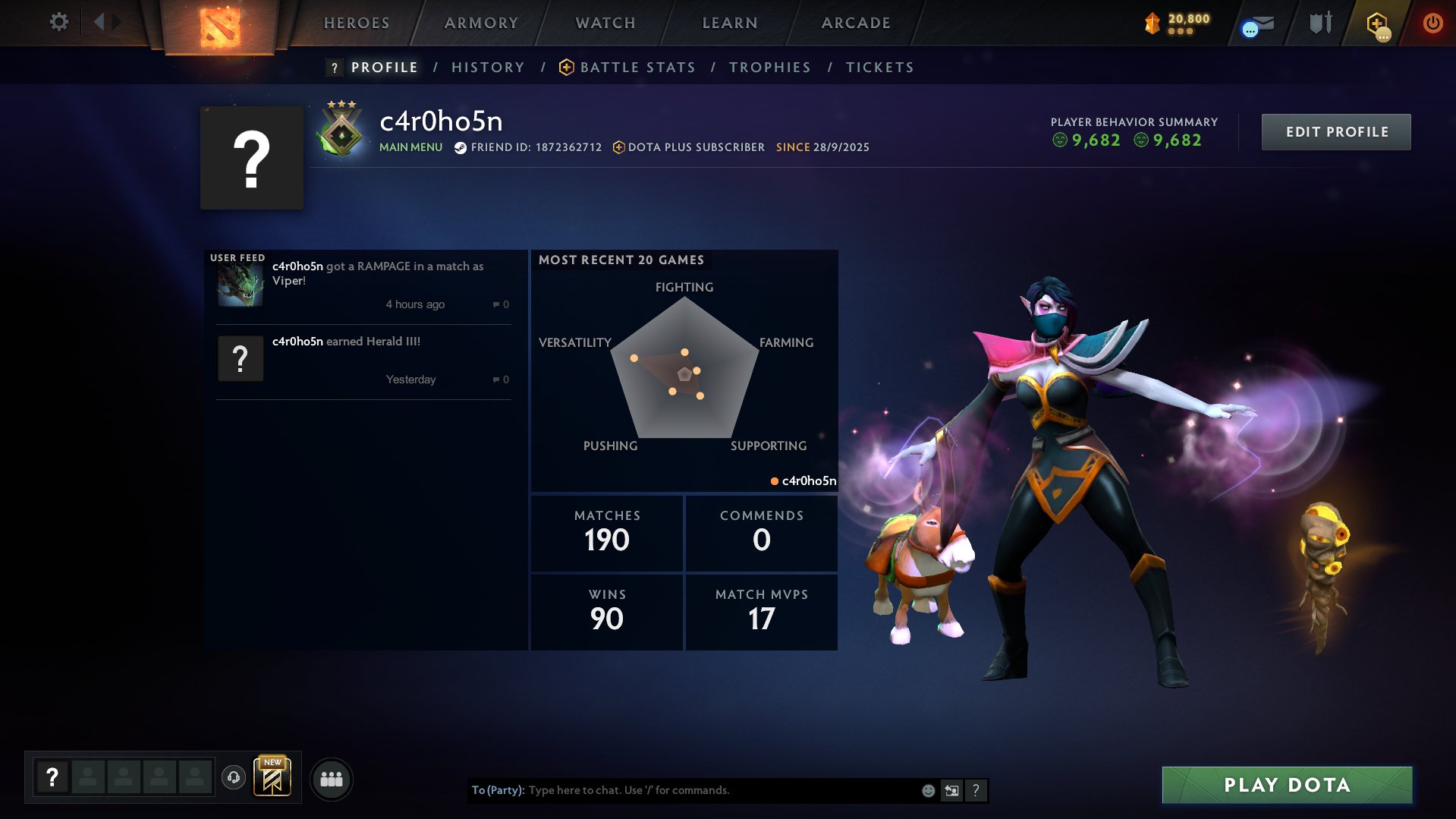The height and width of the screenshot is (819, 1456).
Task: Click the power button to exit
Action: coord(1432,23)
